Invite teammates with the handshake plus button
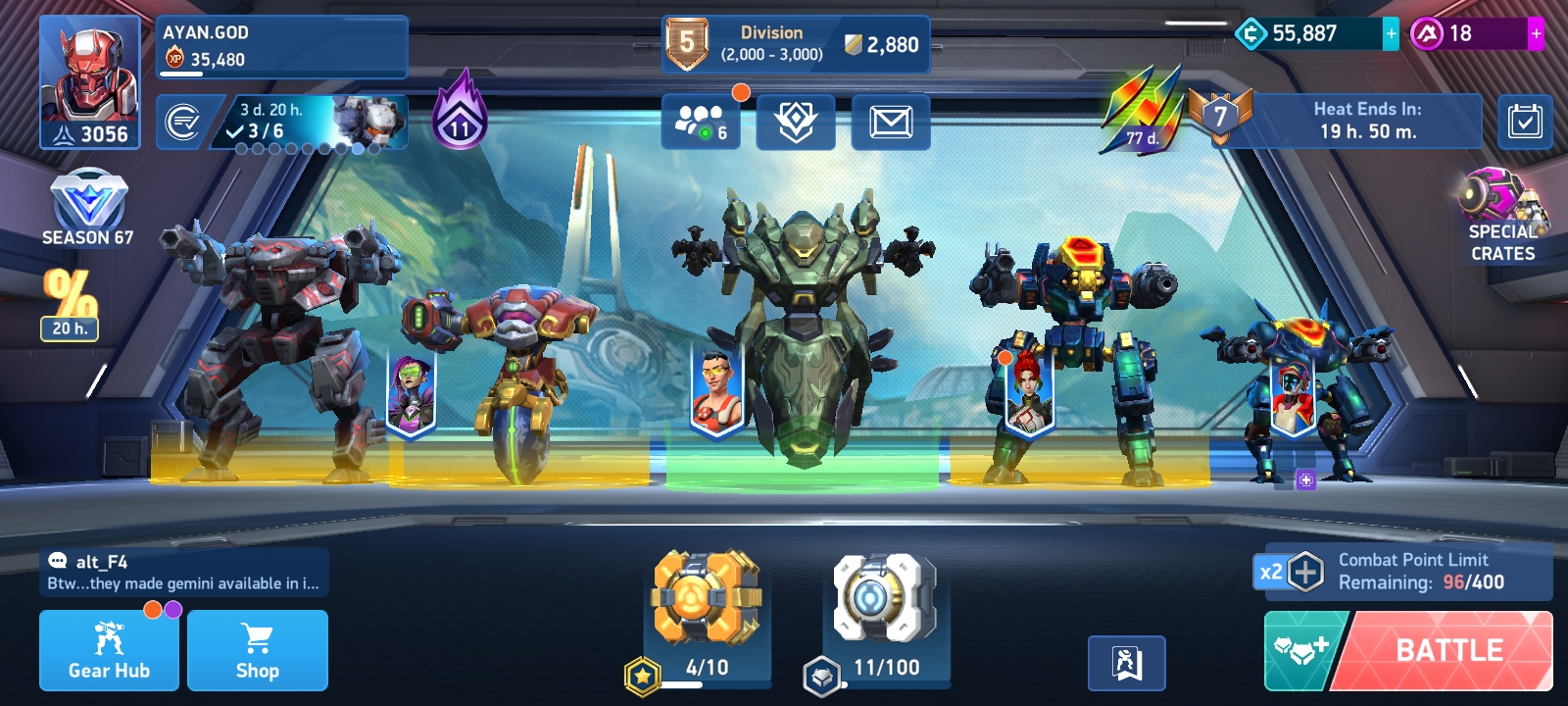1568x706 pixels. point(1301,650)
